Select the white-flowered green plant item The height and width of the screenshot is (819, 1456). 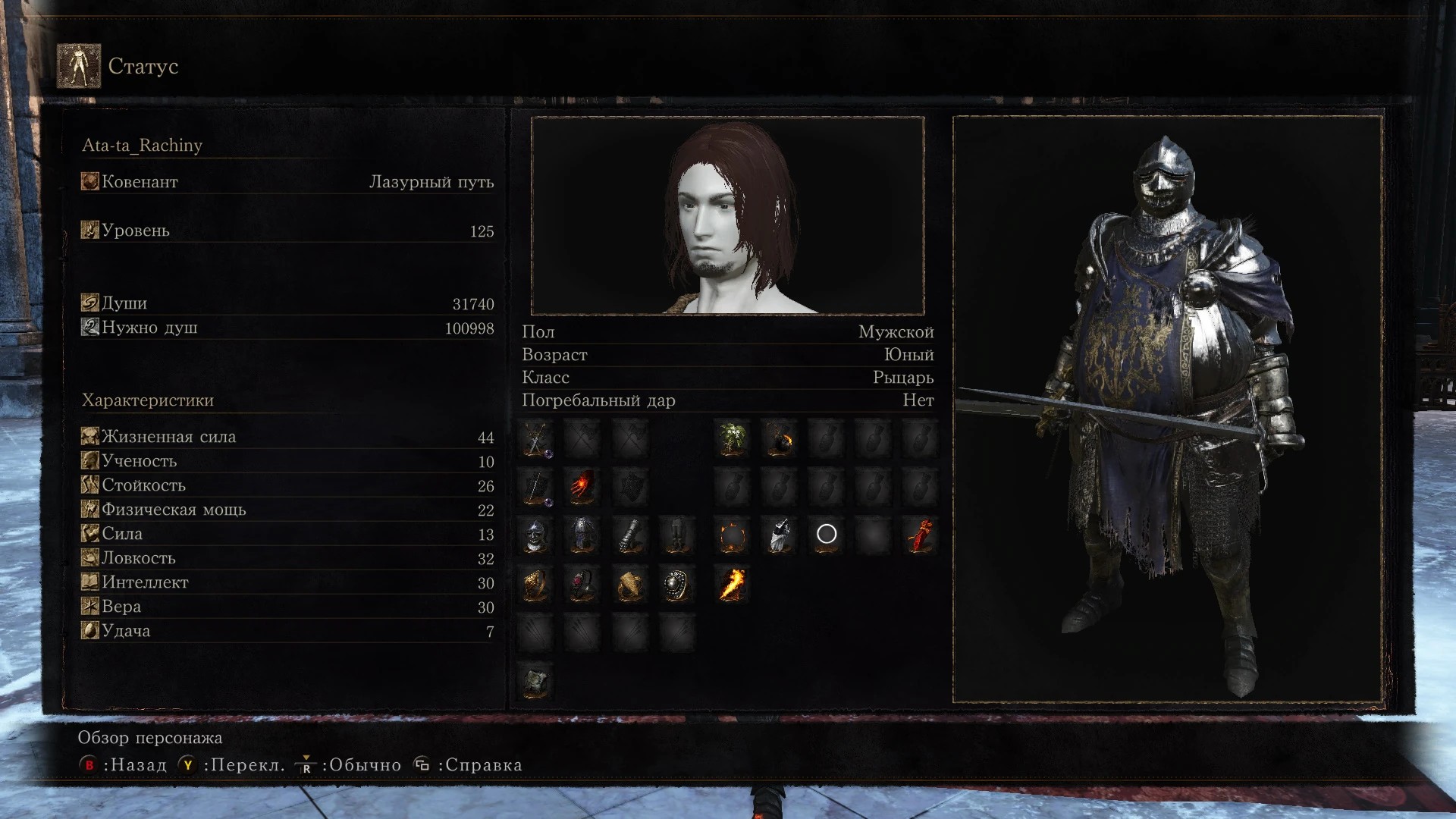tap(733, 439)
